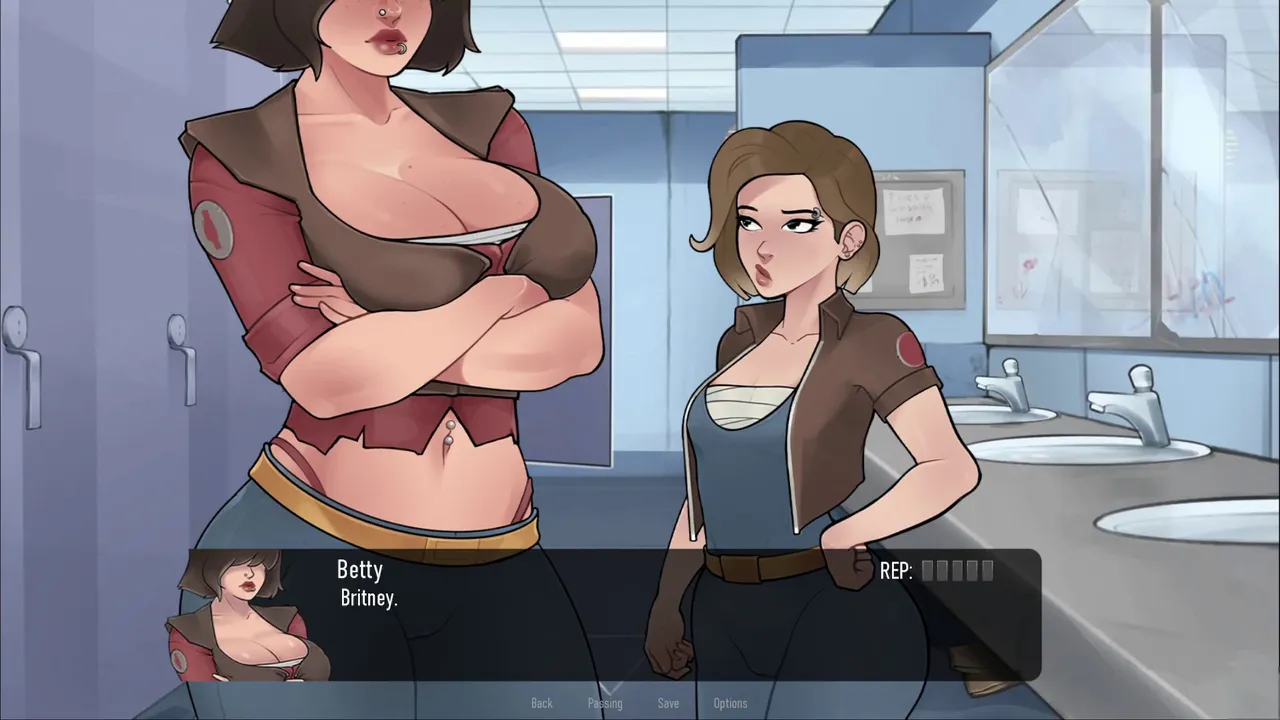Open the Options menu

[x=730, y=703]
